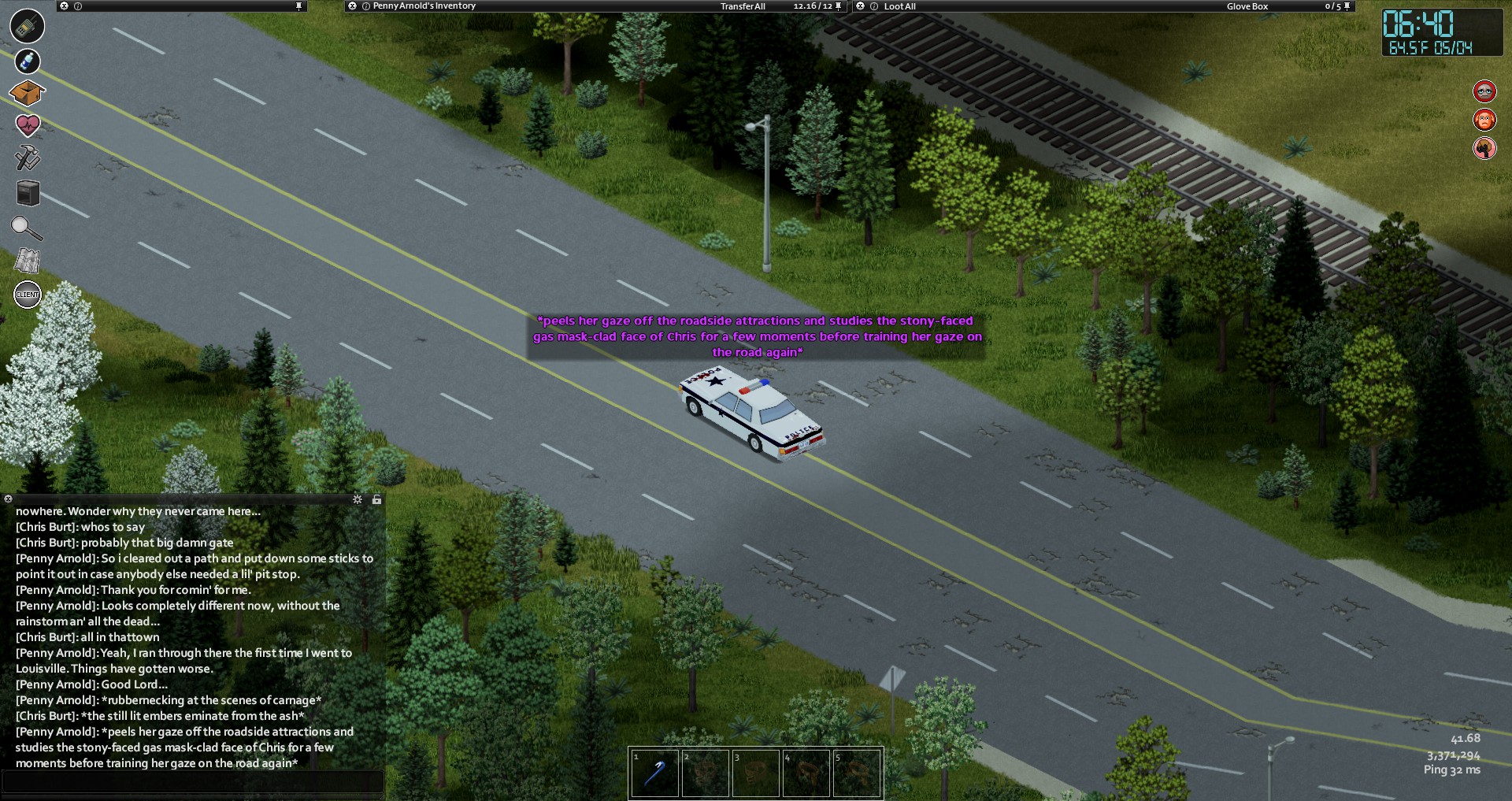1512x801 pixels.
Task: Close Penny Arnold's Inventory window
Action: [x=352, y=6]
